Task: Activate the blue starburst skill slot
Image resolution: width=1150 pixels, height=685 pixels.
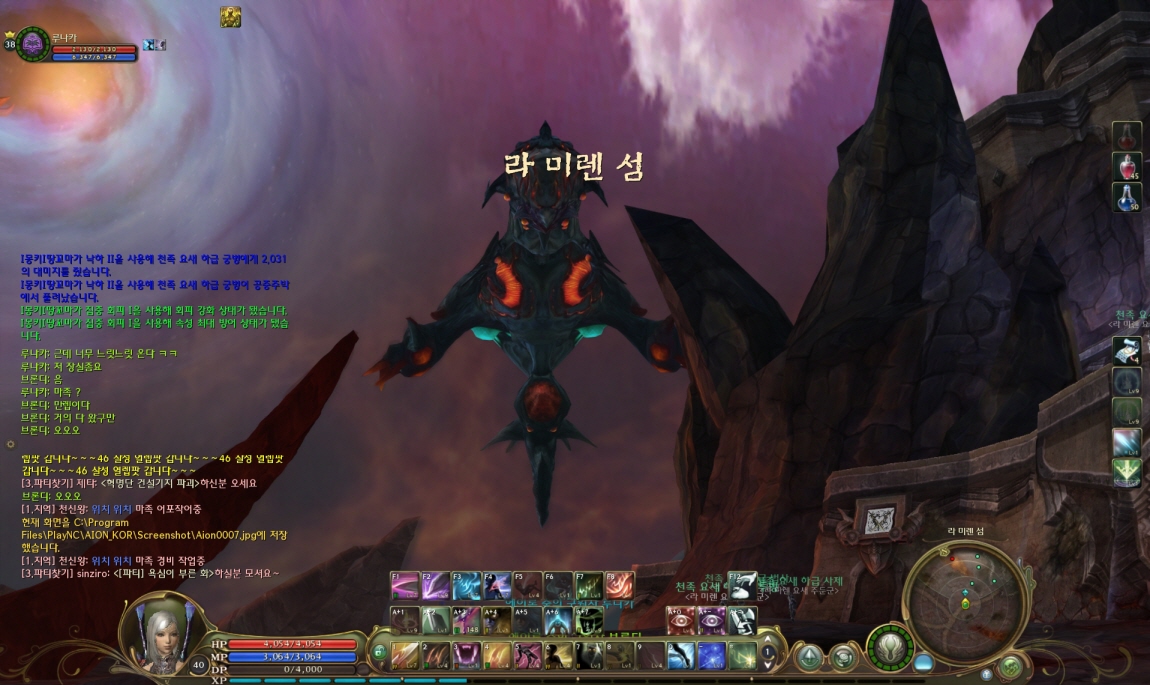Action: 711,656
